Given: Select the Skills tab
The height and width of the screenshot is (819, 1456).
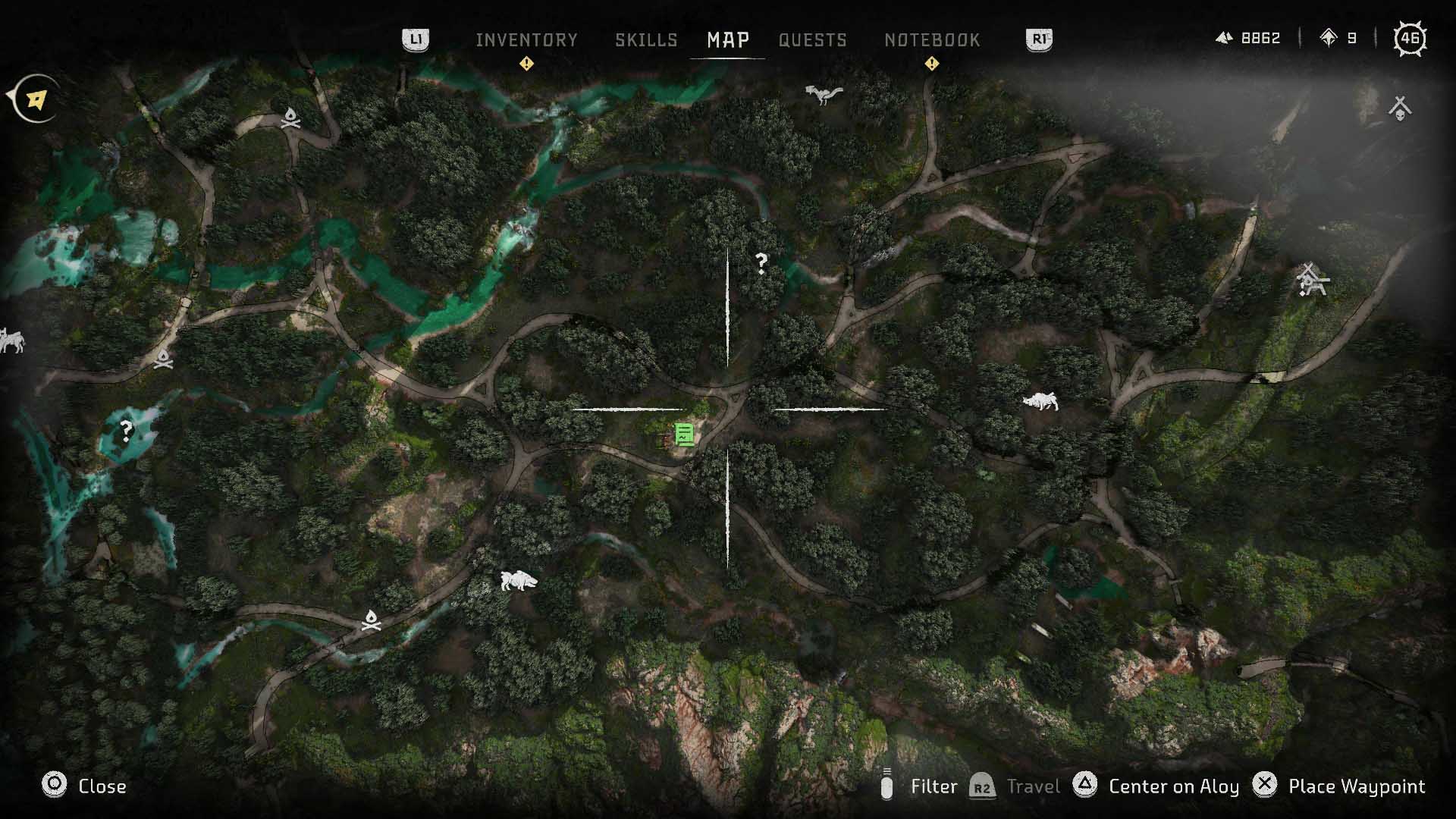Looking at the screenshot, I should click(647, 39).
